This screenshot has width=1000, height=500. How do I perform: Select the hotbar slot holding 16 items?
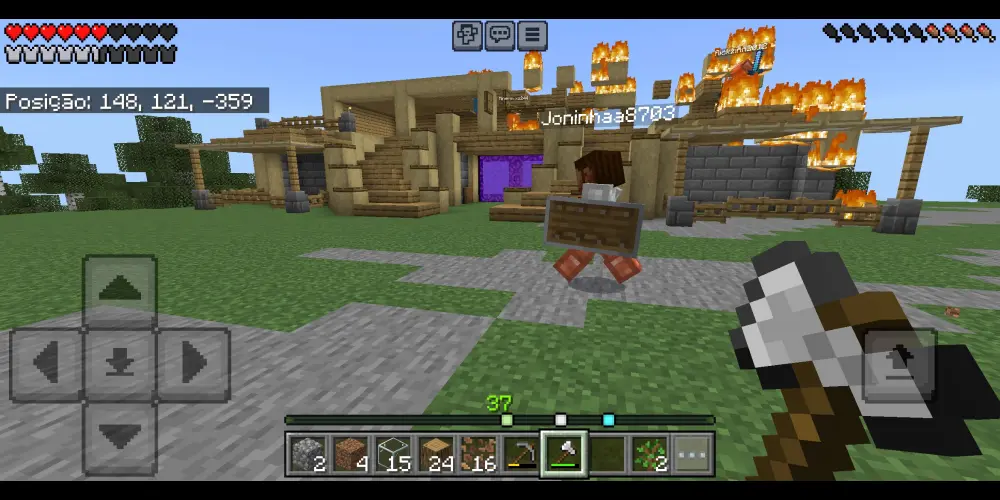tap(477, 455)
